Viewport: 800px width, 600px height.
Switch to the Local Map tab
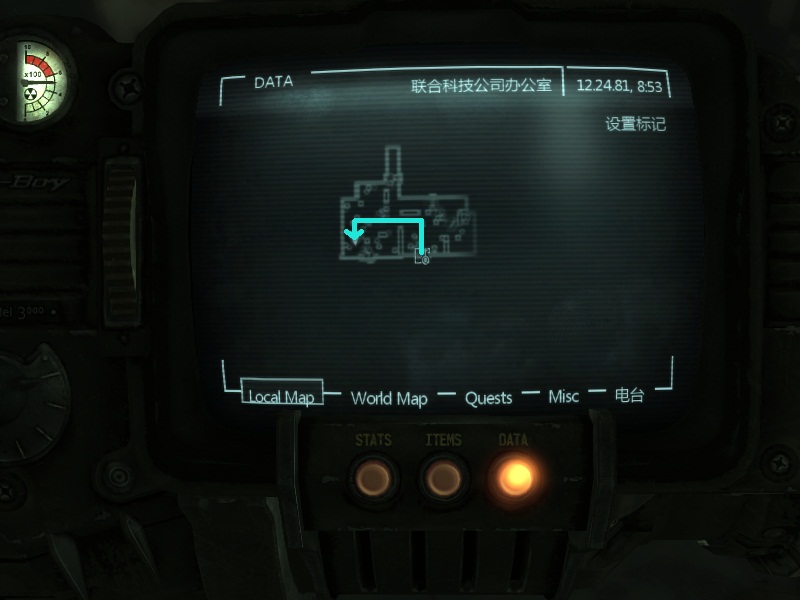[x=281, y=397]
